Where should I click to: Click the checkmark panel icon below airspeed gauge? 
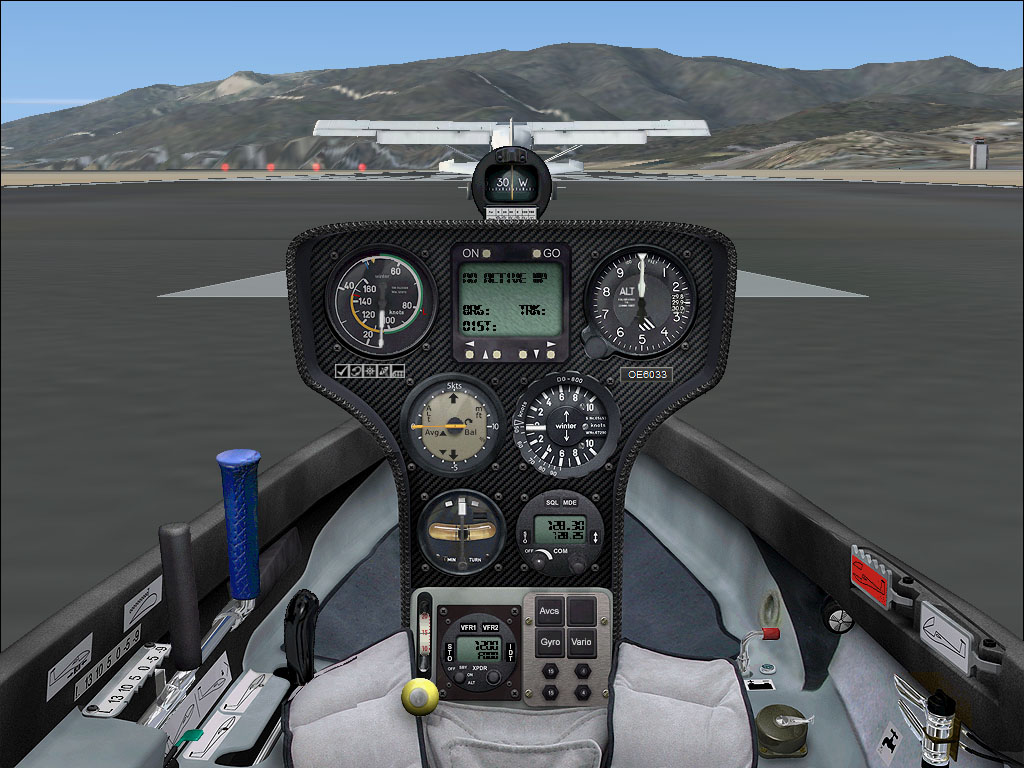342,372
